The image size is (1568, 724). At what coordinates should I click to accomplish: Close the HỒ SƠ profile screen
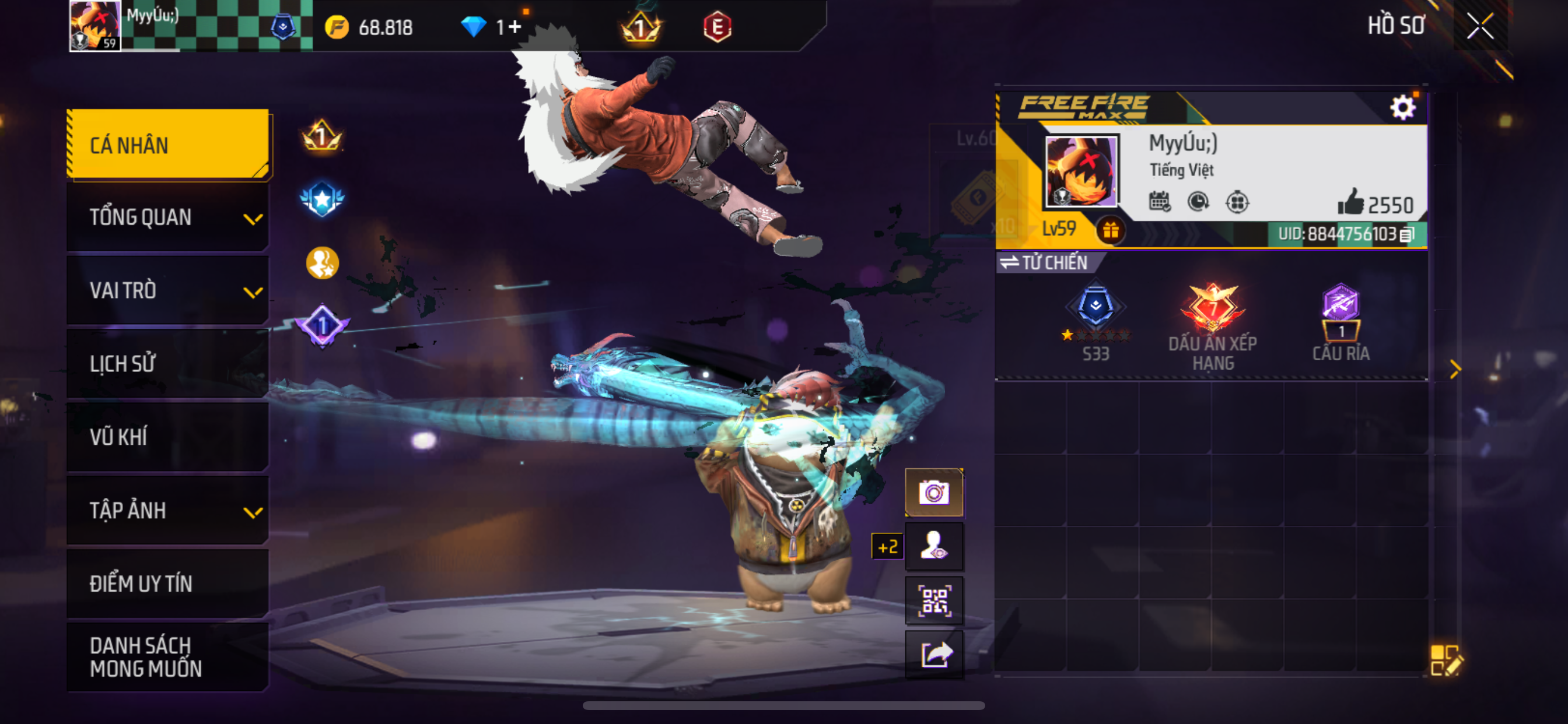pos(1480,26)
